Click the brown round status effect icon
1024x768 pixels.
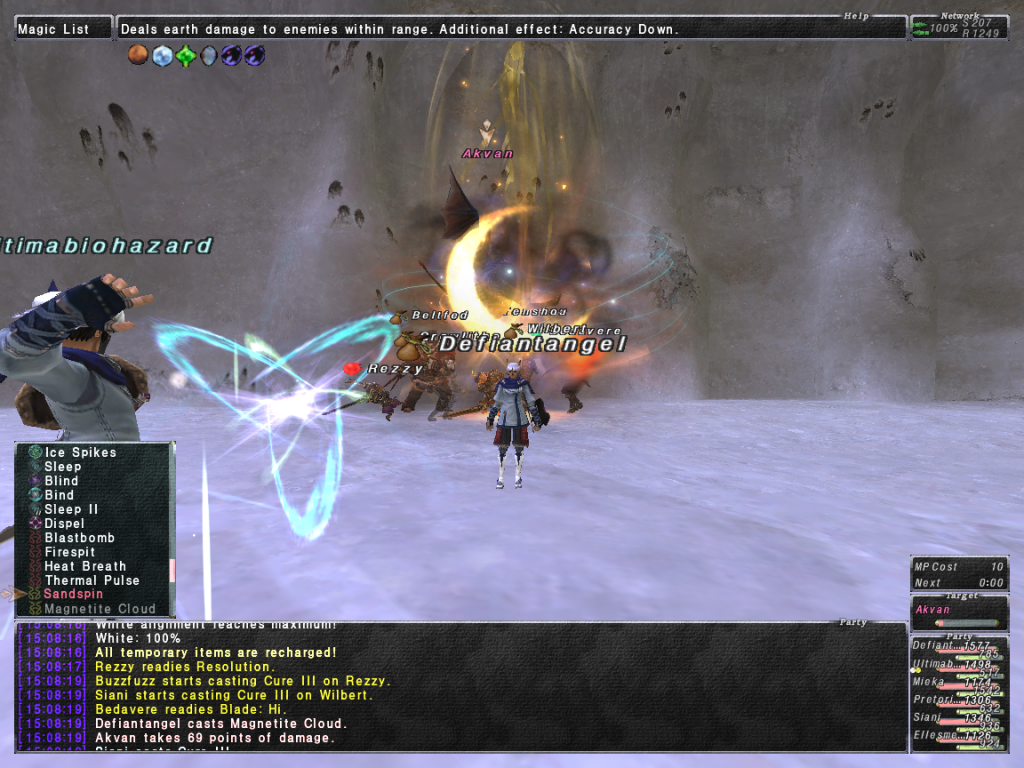click(139, 56)
